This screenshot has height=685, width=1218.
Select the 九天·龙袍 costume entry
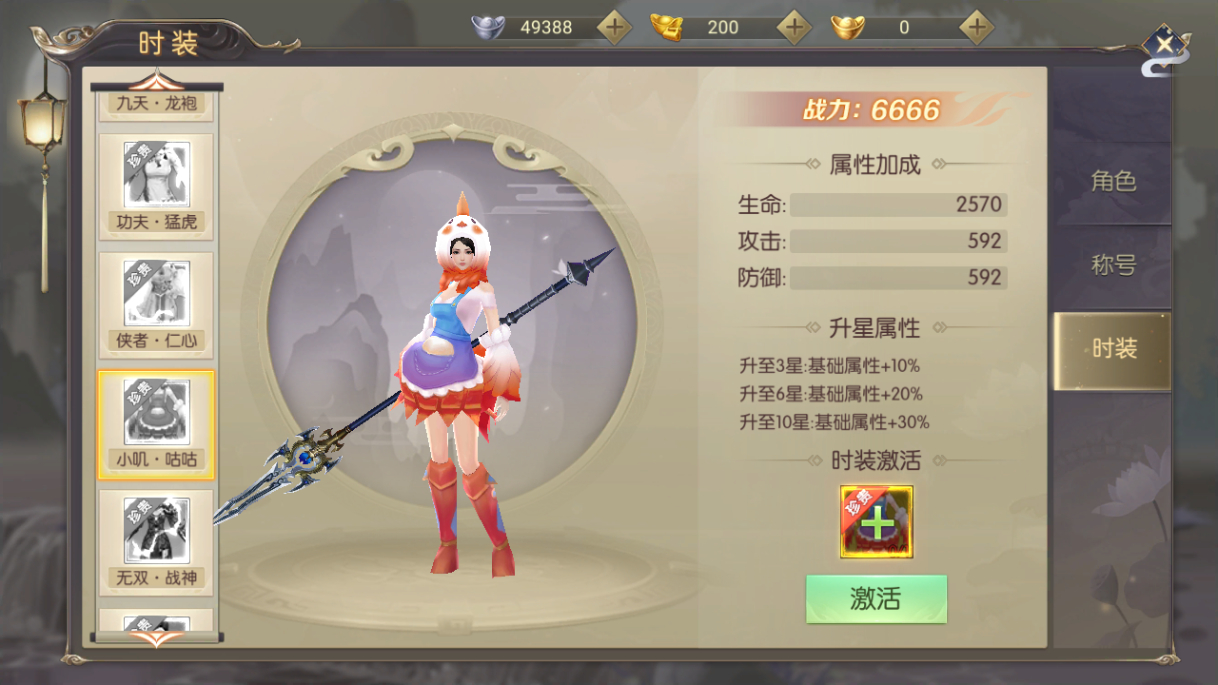click(x=156, y=104)
